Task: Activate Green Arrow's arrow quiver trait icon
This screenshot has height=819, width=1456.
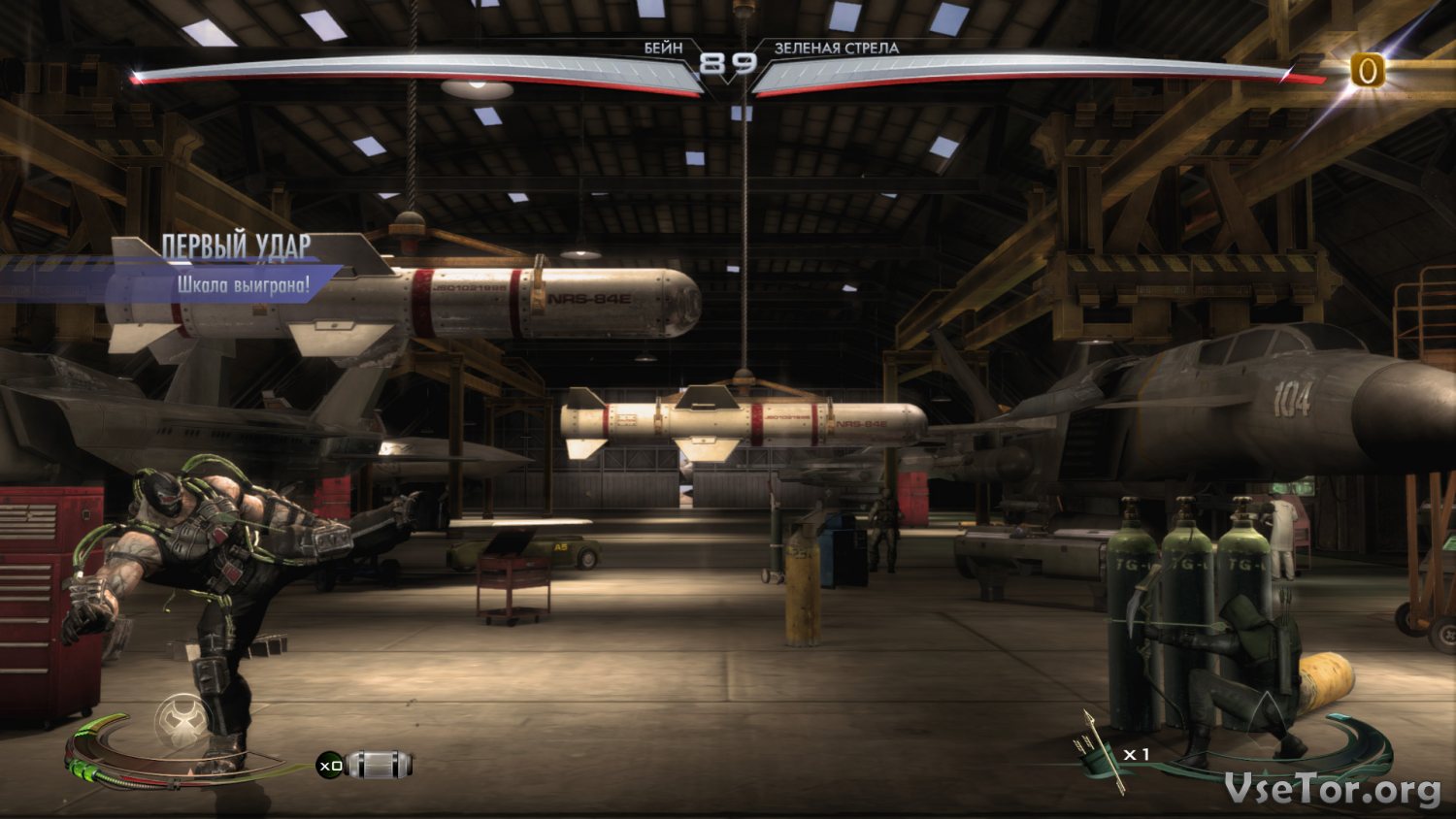Action: point(1098,753)
